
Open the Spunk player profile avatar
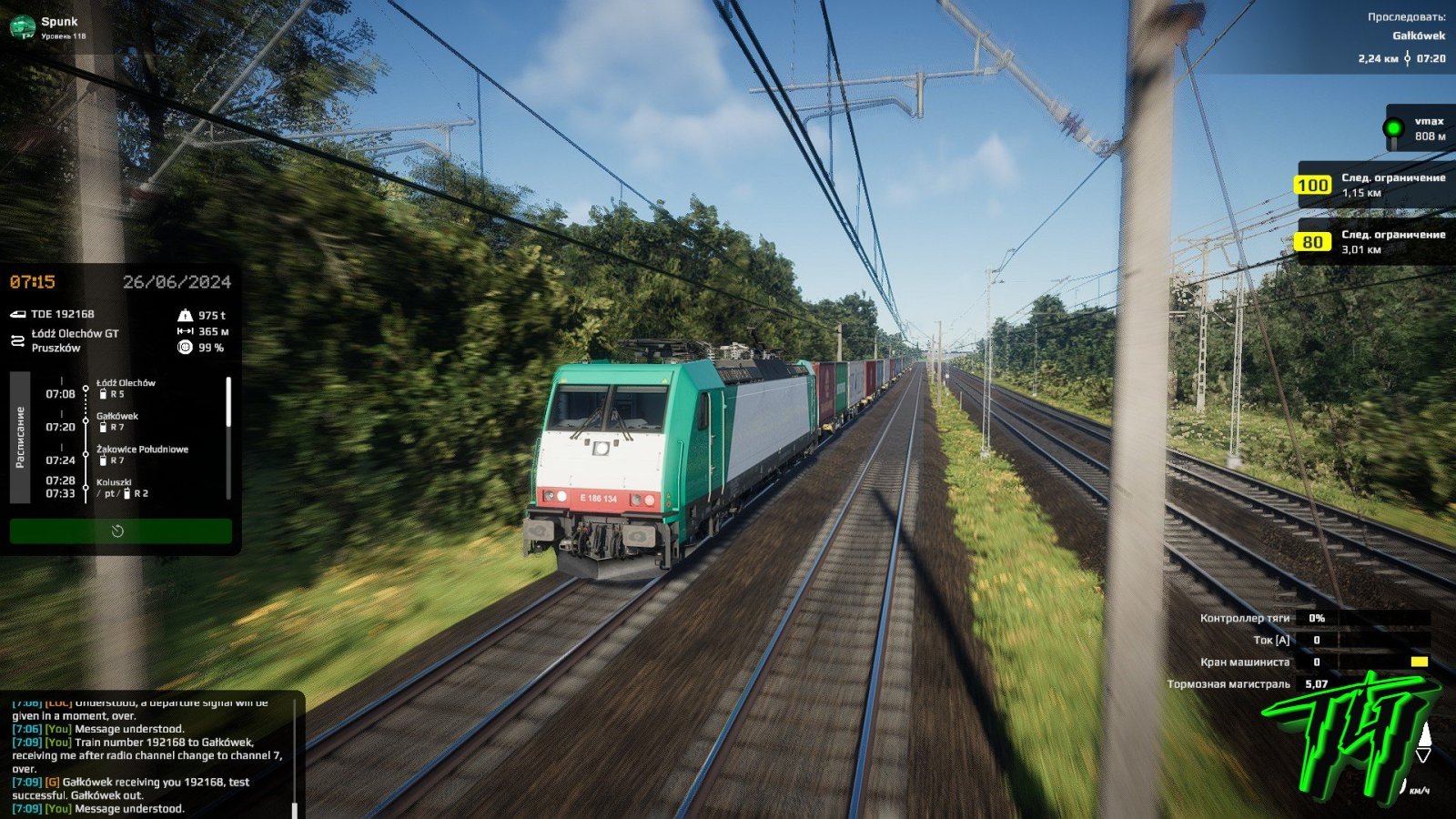point(22,27)
